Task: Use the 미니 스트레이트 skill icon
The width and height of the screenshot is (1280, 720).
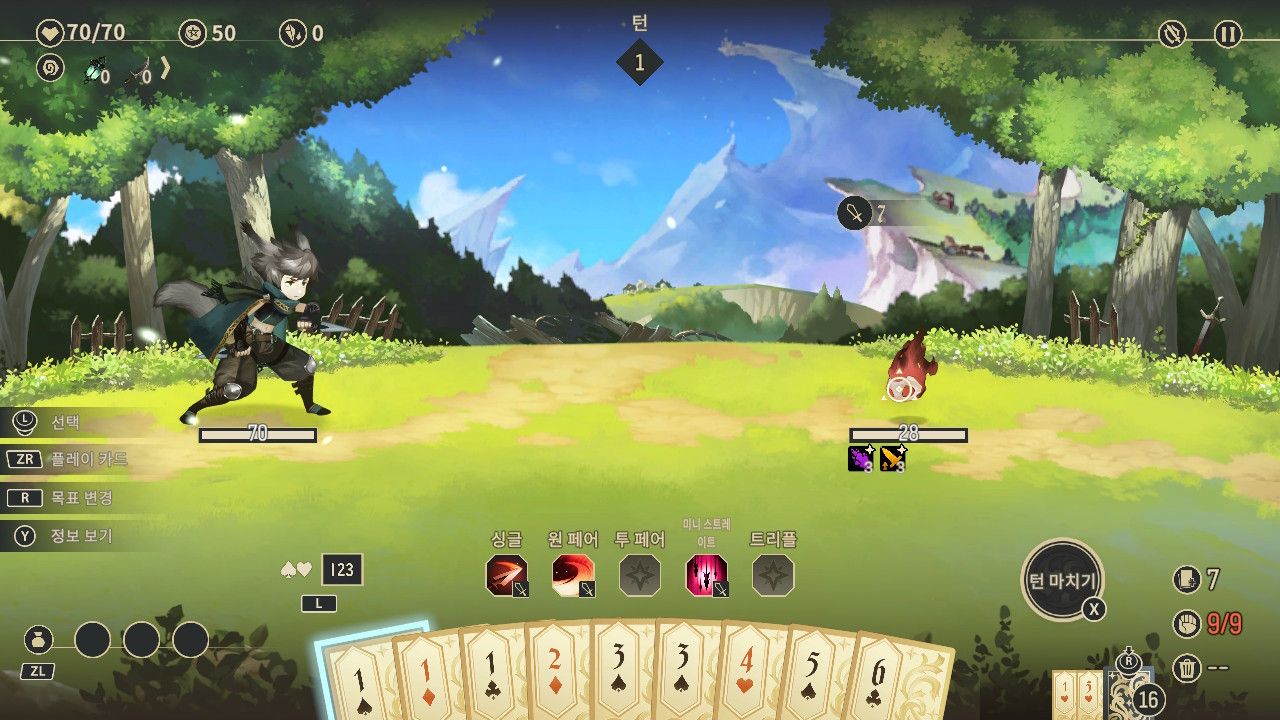Action: pyautogui.click(x=706, y=576)
